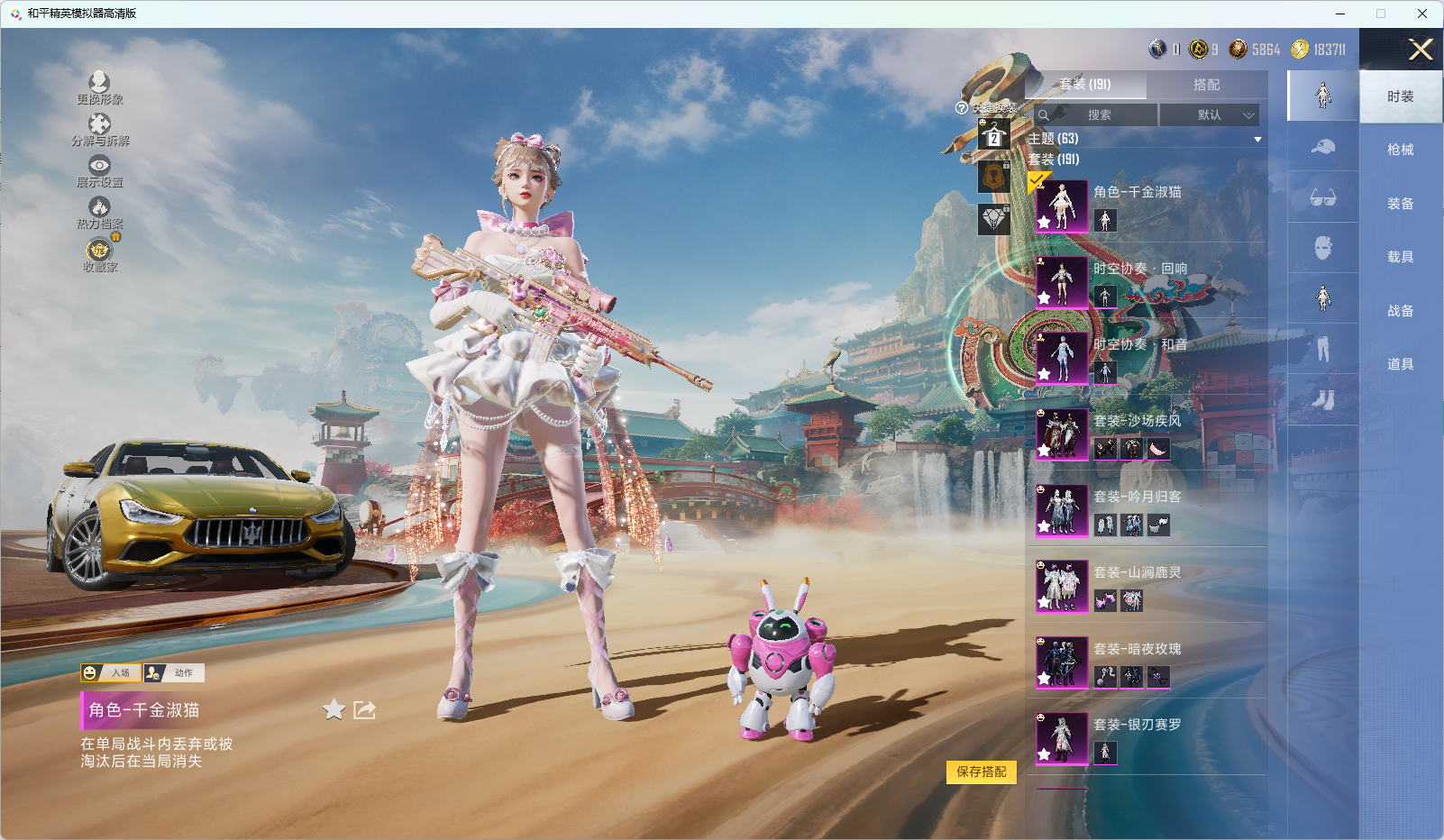Open the 枪械 category
The image size is (1444, 840).
(1400, 150)
